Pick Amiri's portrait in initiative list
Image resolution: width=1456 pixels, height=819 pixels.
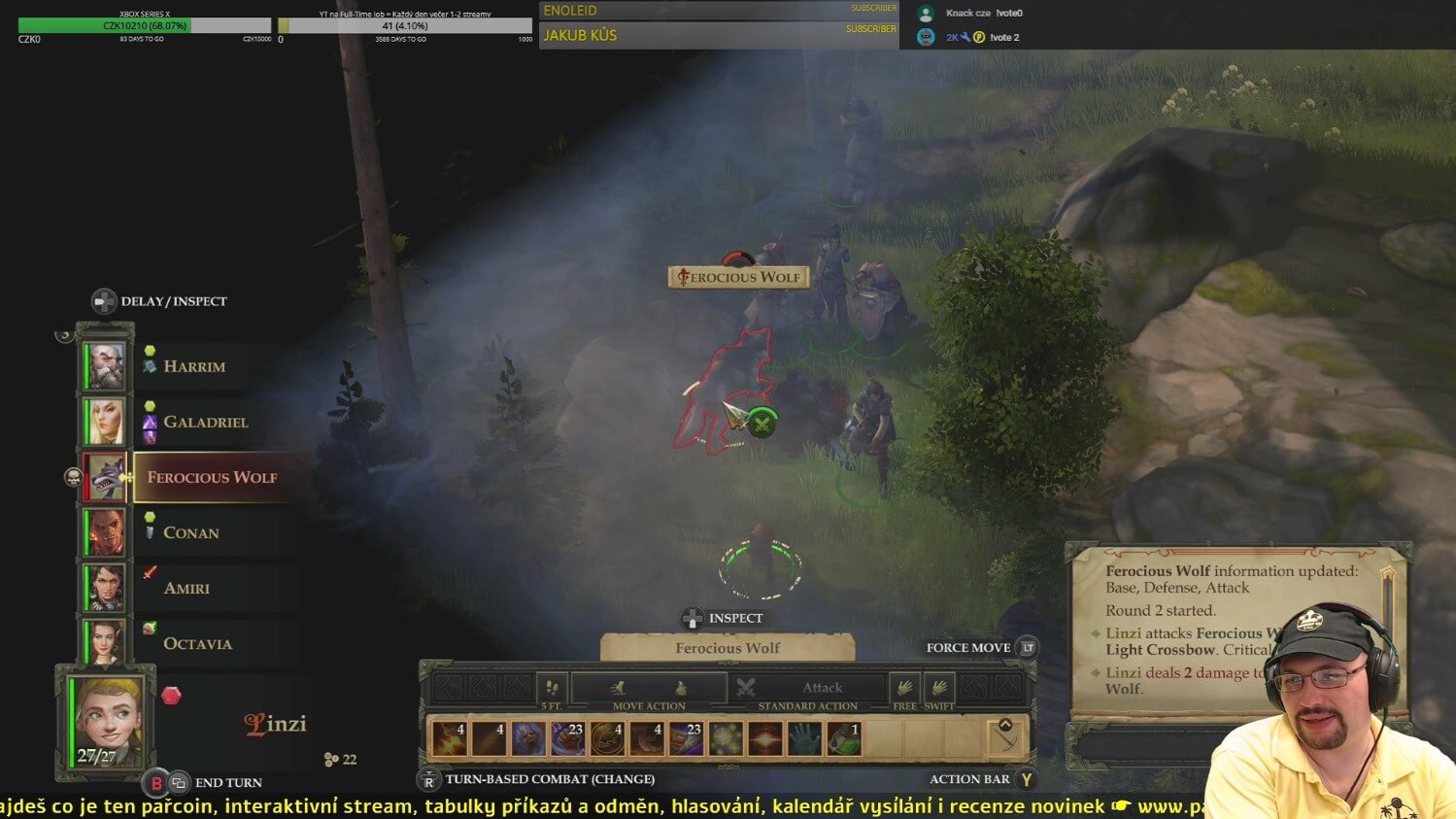pos(105,588)
